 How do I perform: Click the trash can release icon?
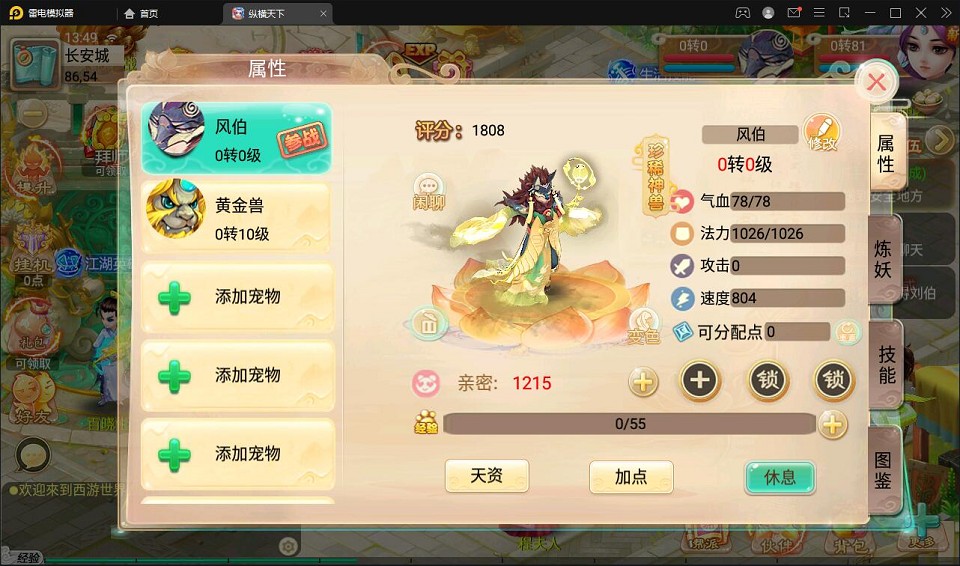tap(428, 323)
